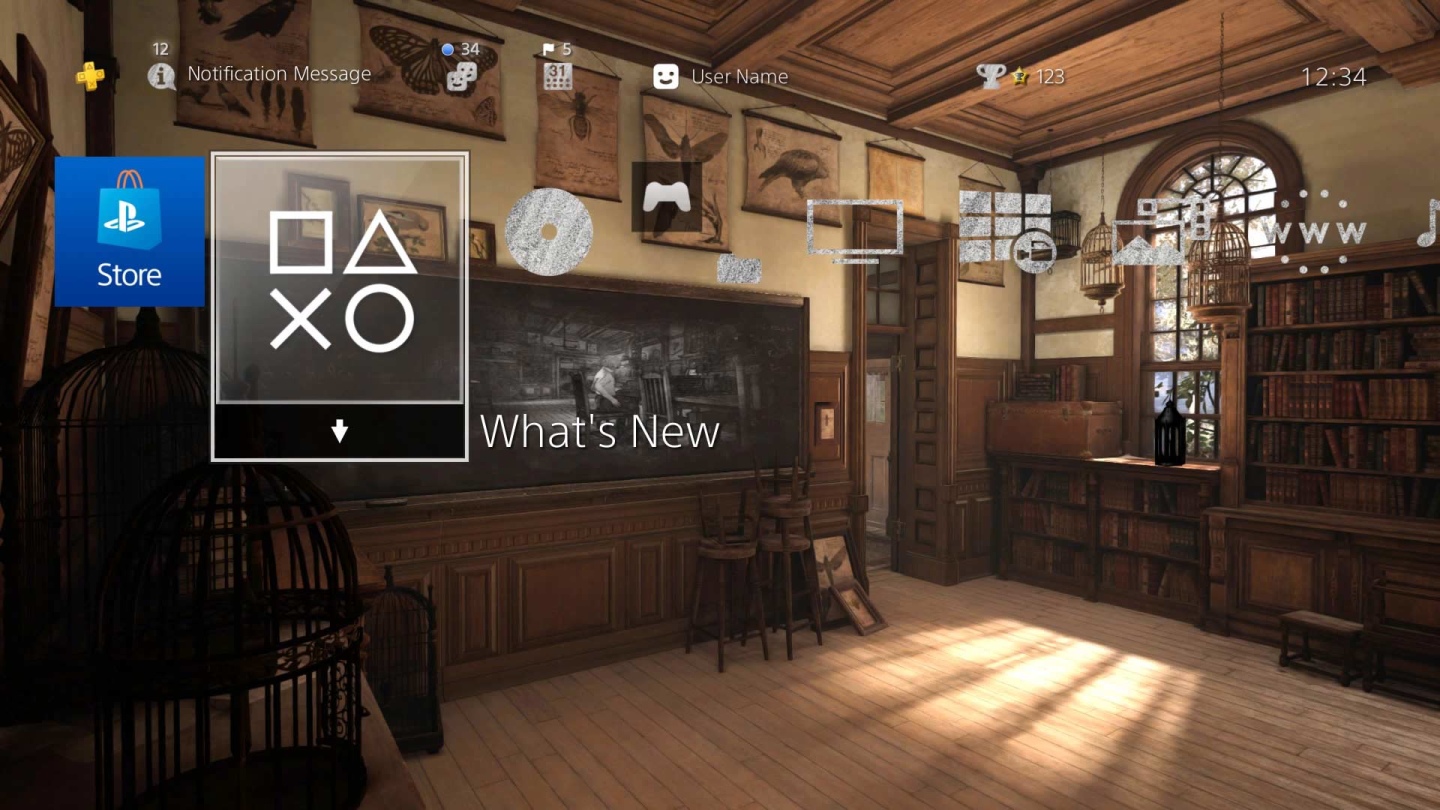
Task: Open the Library grid icon
Action: (1000, 225)
